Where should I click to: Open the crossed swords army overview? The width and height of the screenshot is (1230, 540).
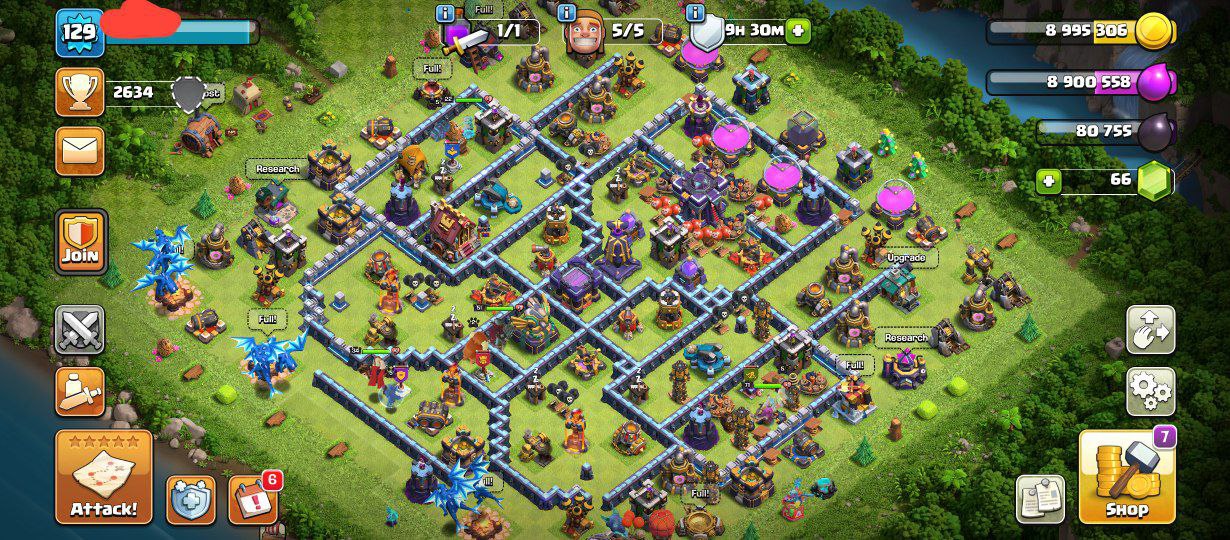pos(80,330)
